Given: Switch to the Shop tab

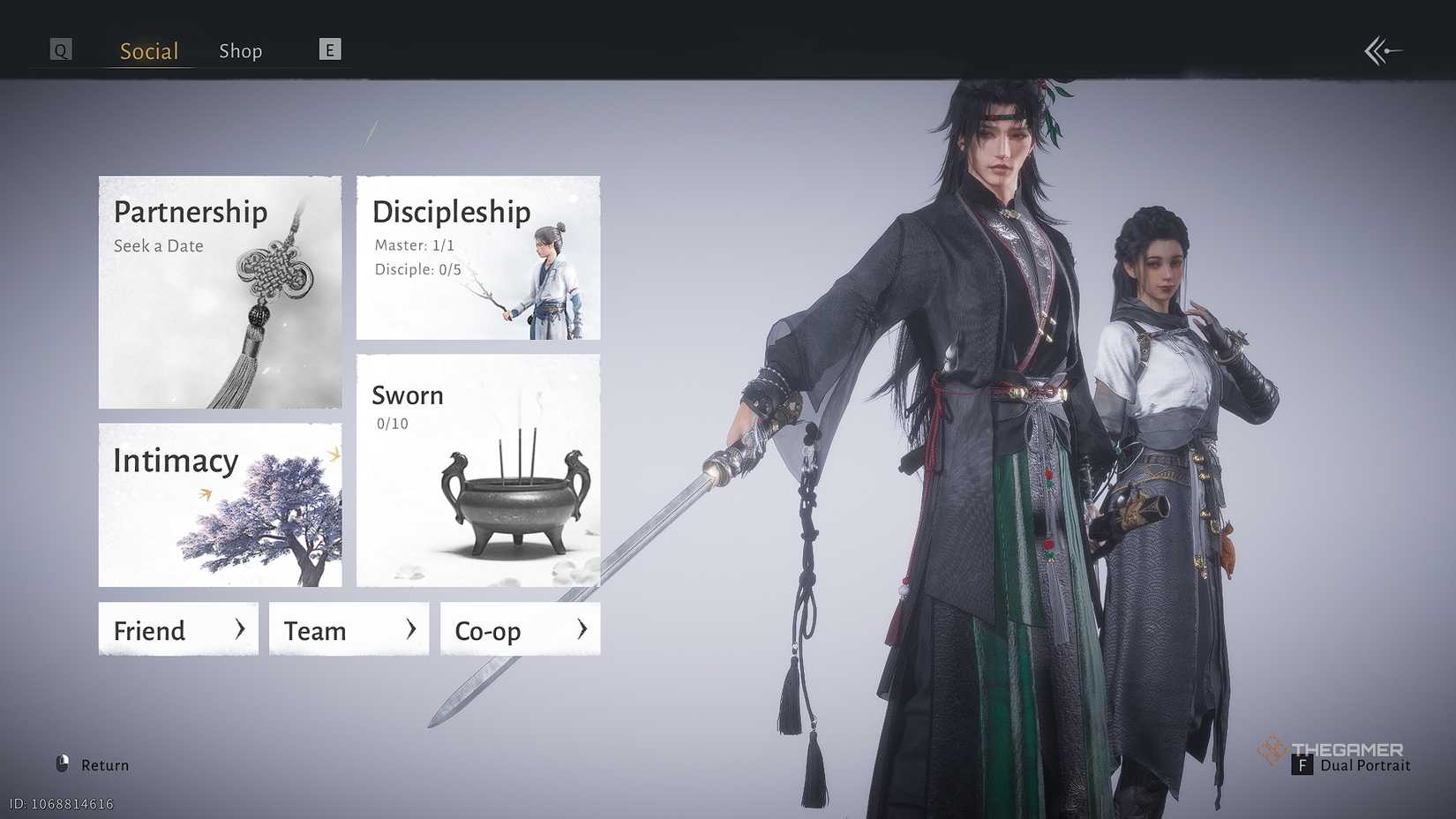Looking at the screenshot, I should [x=240, y=50].
